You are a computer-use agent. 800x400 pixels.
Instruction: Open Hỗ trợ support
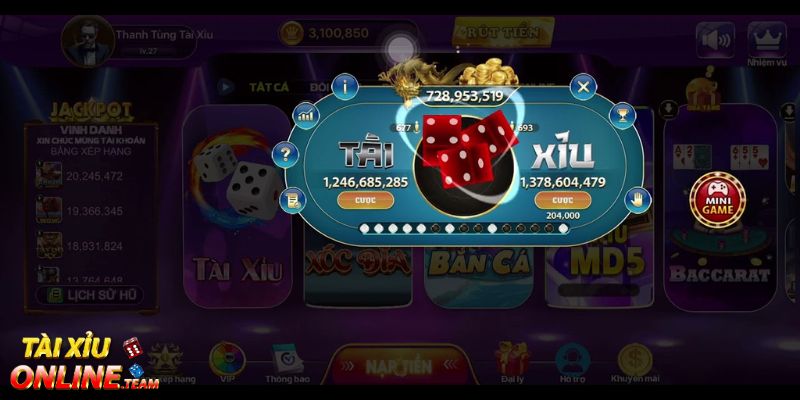(x=572, y=361)
